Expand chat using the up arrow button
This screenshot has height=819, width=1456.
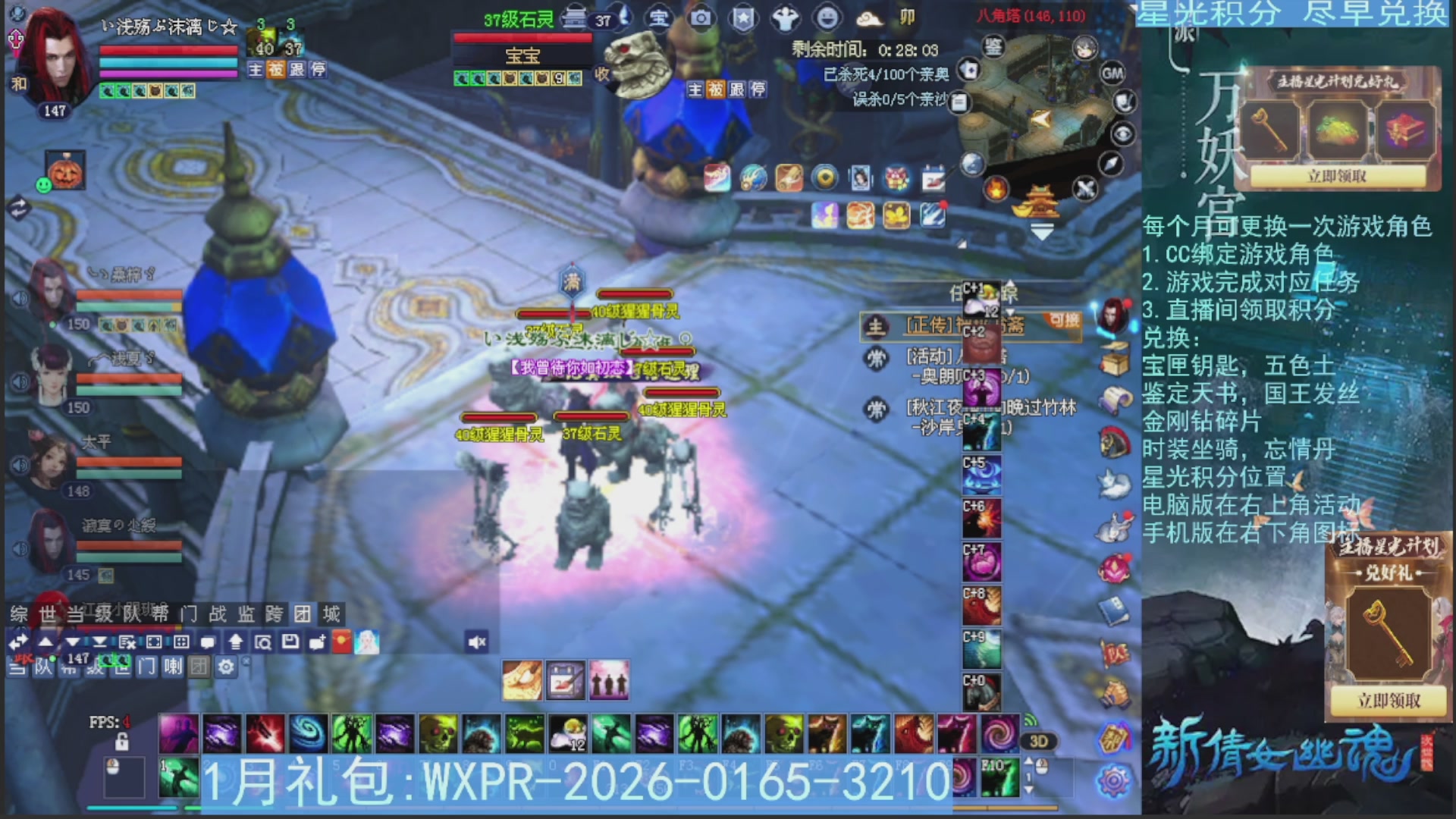click(x=45, y=642)
